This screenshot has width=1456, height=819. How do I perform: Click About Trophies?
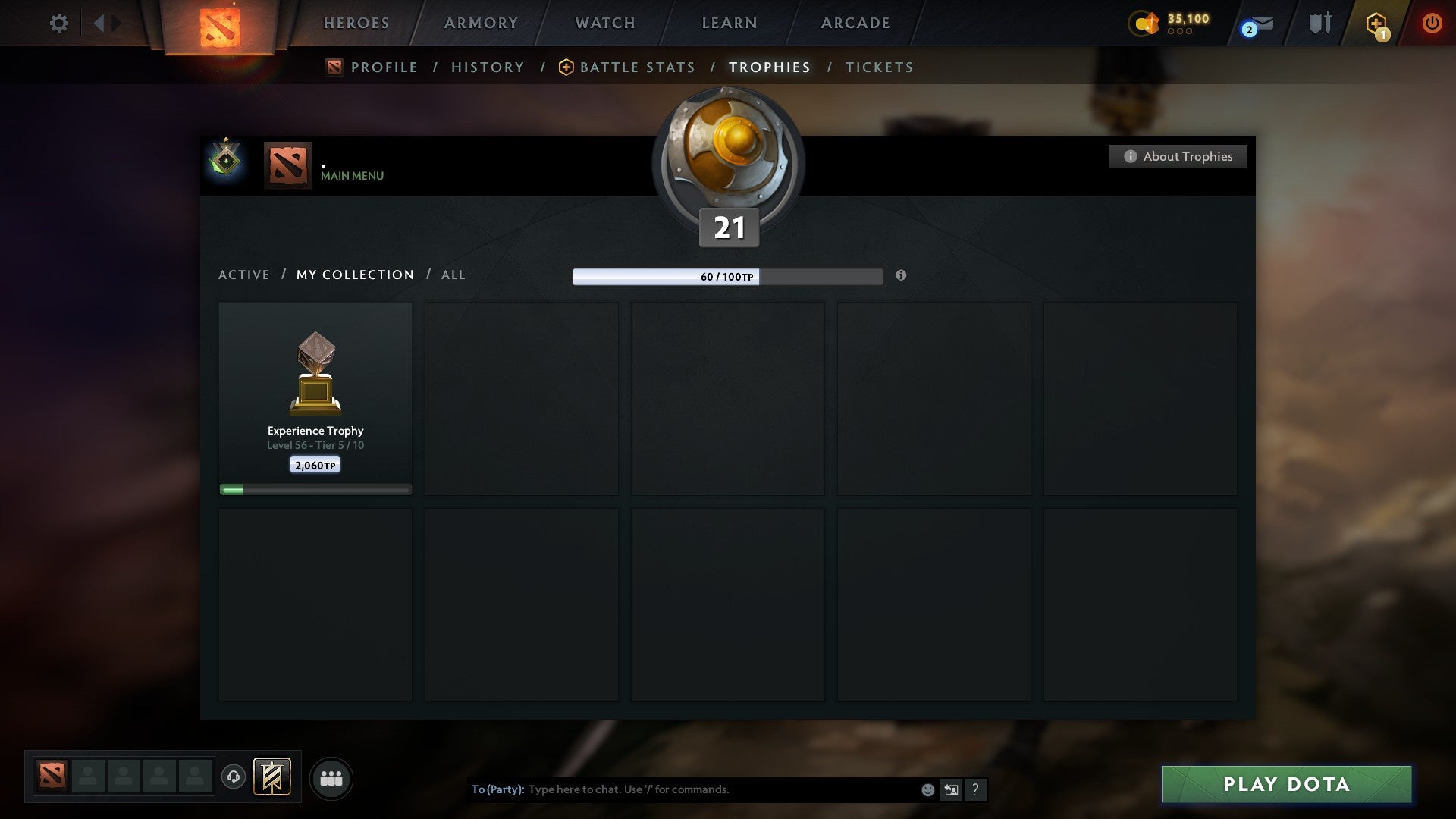tap(1178, 156)
